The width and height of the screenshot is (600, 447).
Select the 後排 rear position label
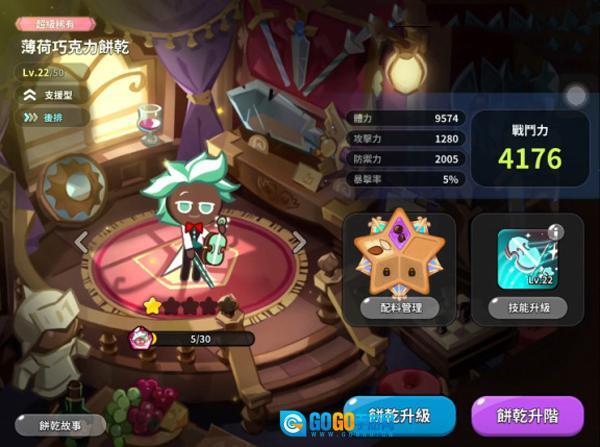pyautogui.click(x=56, y=116)
